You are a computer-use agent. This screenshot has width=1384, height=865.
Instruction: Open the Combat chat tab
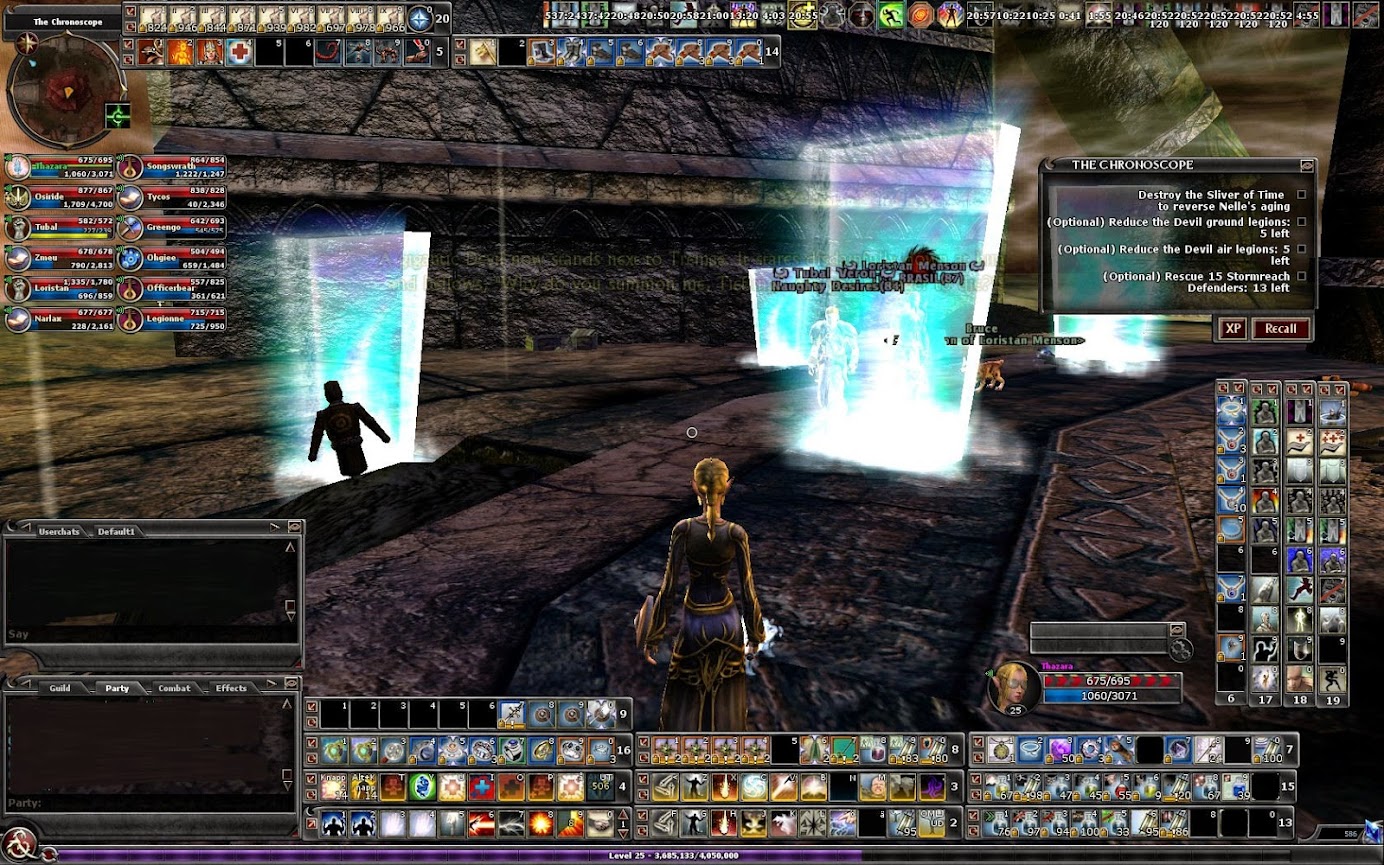click(174, 688)
